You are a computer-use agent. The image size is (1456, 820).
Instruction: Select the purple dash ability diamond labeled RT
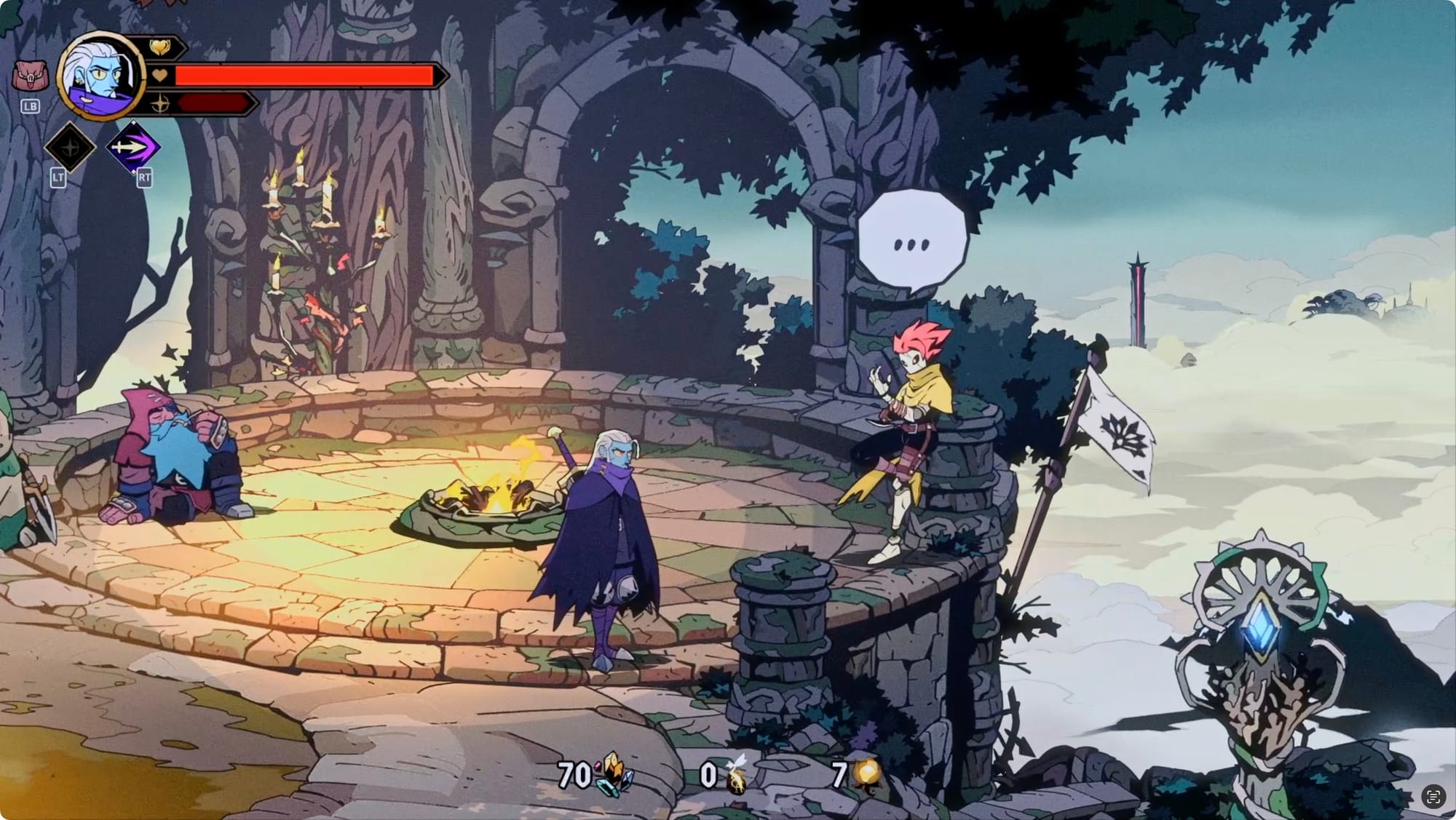pyautogui.click(x=135, y=146)
